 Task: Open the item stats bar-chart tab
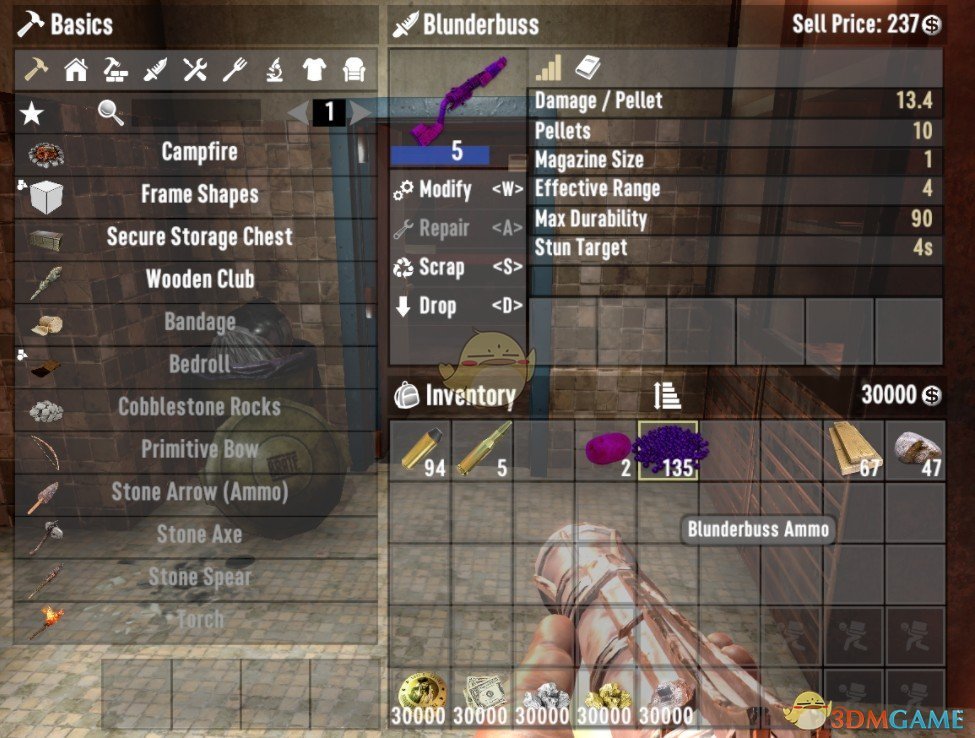548,69
